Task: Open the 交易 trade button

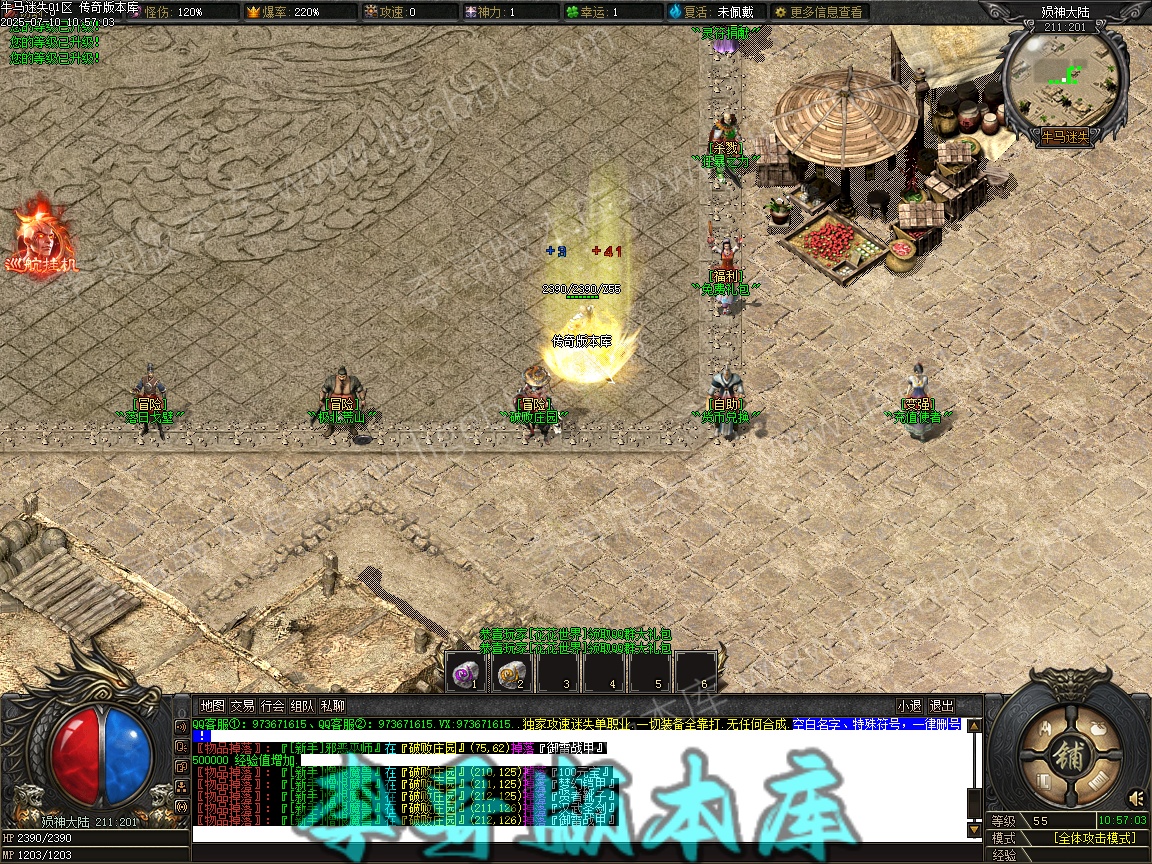Action: click(x=242, y=705)
